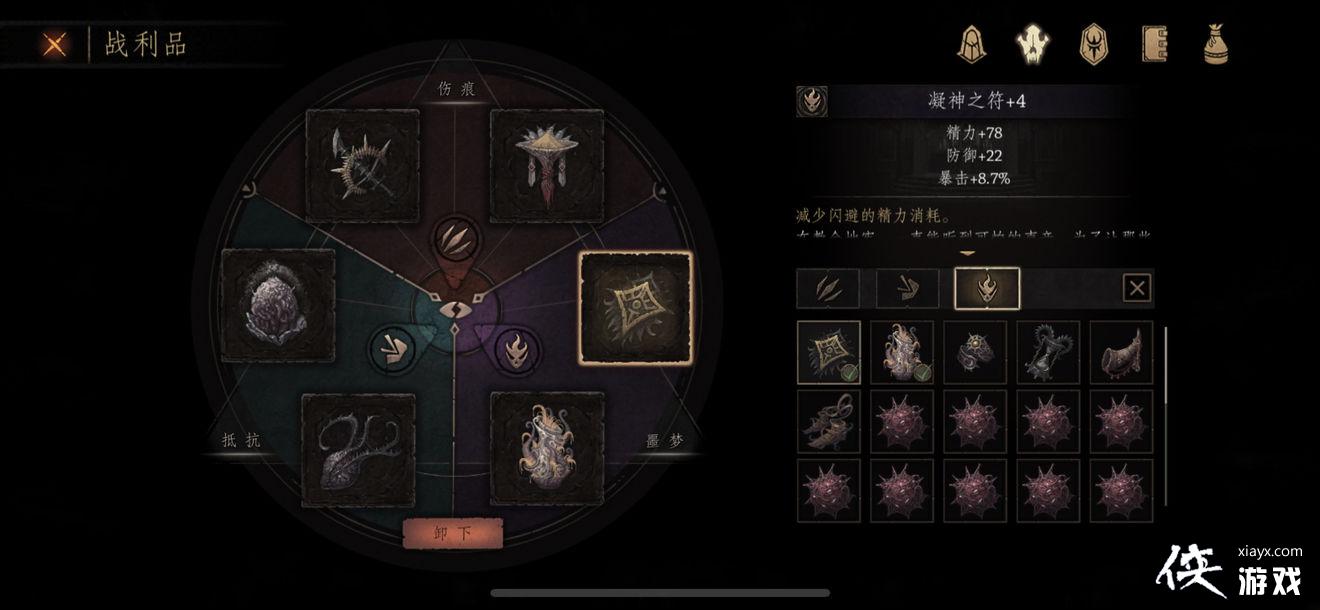The image size is (1320, 610).
Task: Open the helmet equipment tab
Action: (x=971, y=43)
